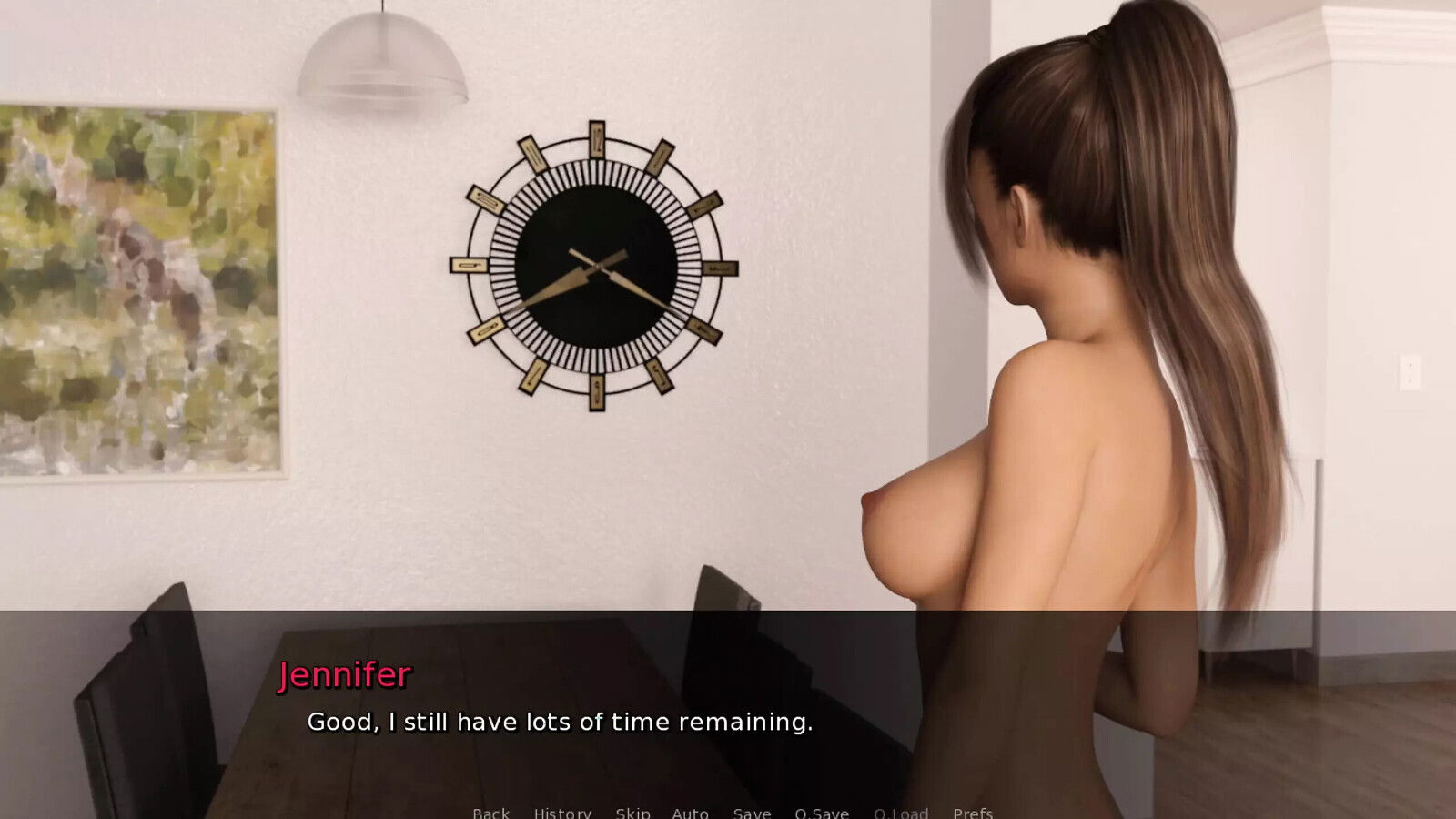
Task: Click Prefs to adjust game preferences
Action: click(x=975, y=813)
